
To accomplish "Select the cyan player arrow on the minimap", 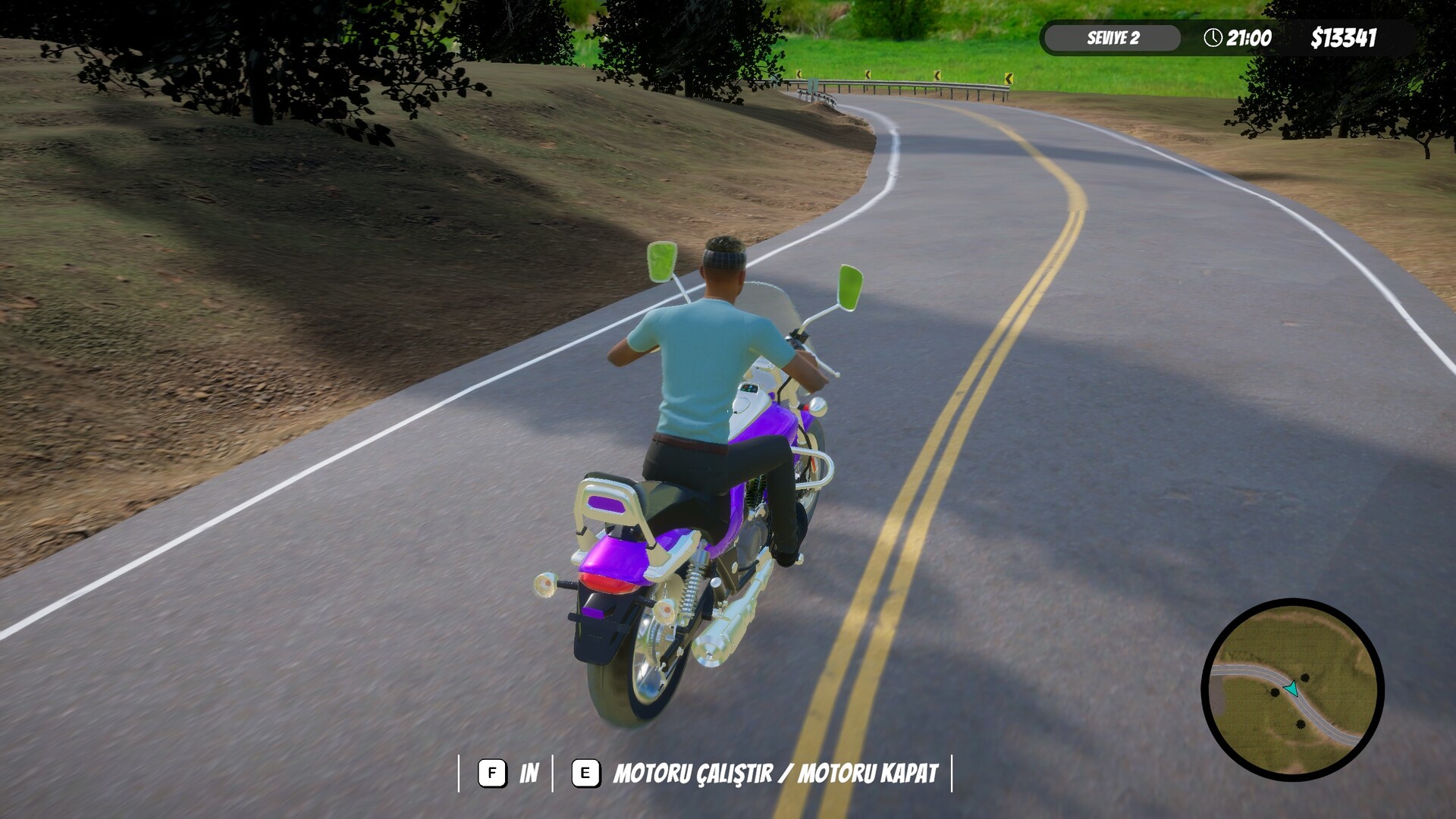I will click(x=1291, y=689).
